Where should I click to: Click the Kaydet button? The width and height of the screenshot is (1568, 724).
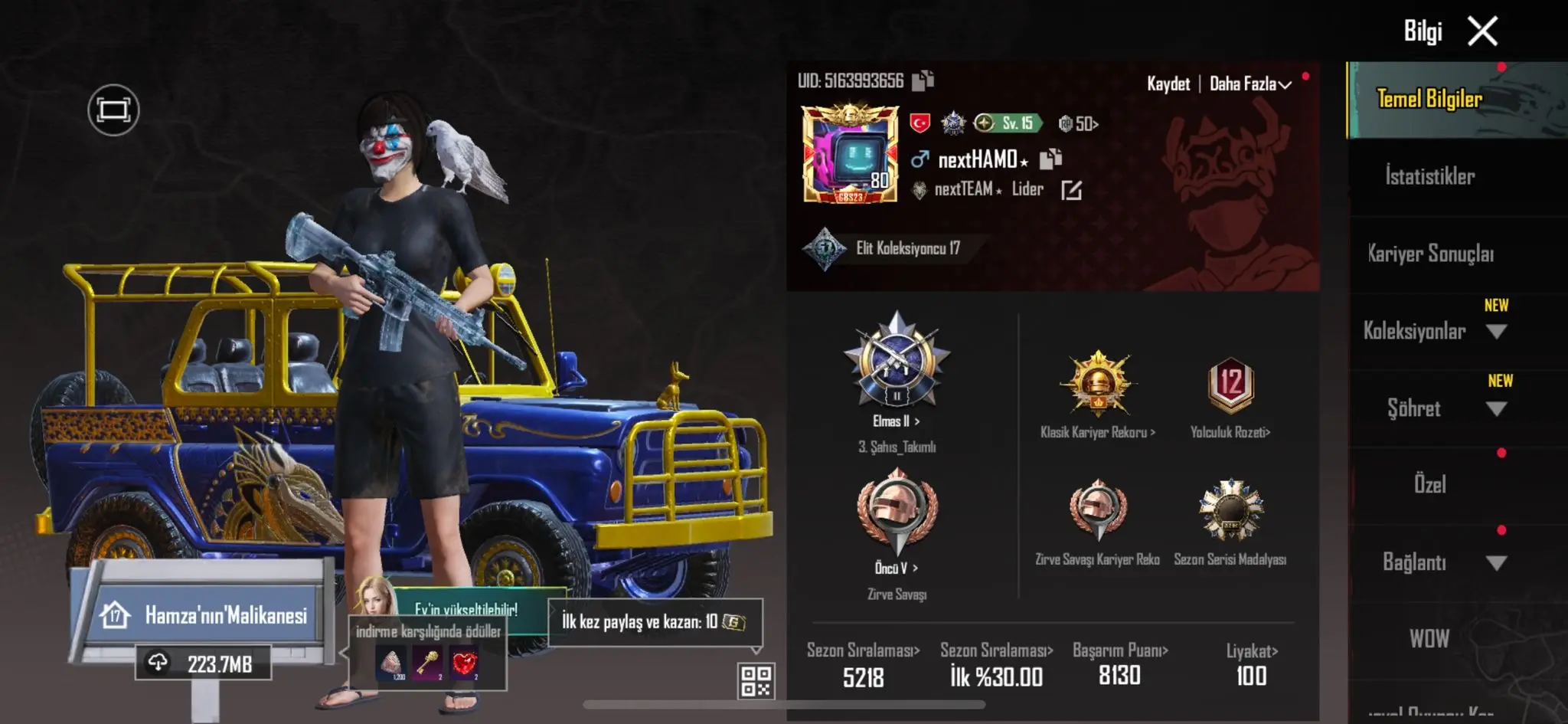pyautogui.click(x=1168, y=84)
